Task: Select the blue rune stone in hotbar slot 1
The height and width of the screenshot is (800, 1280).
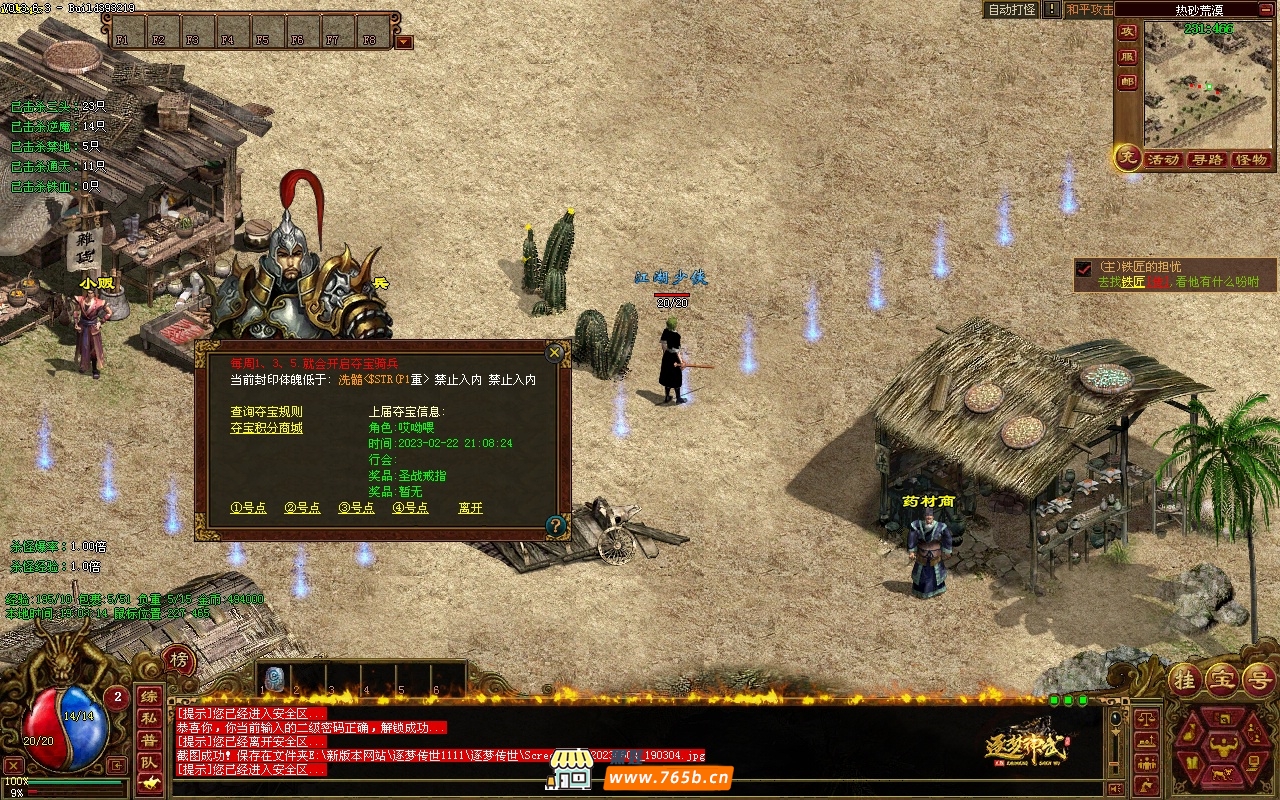Action: 273,679
